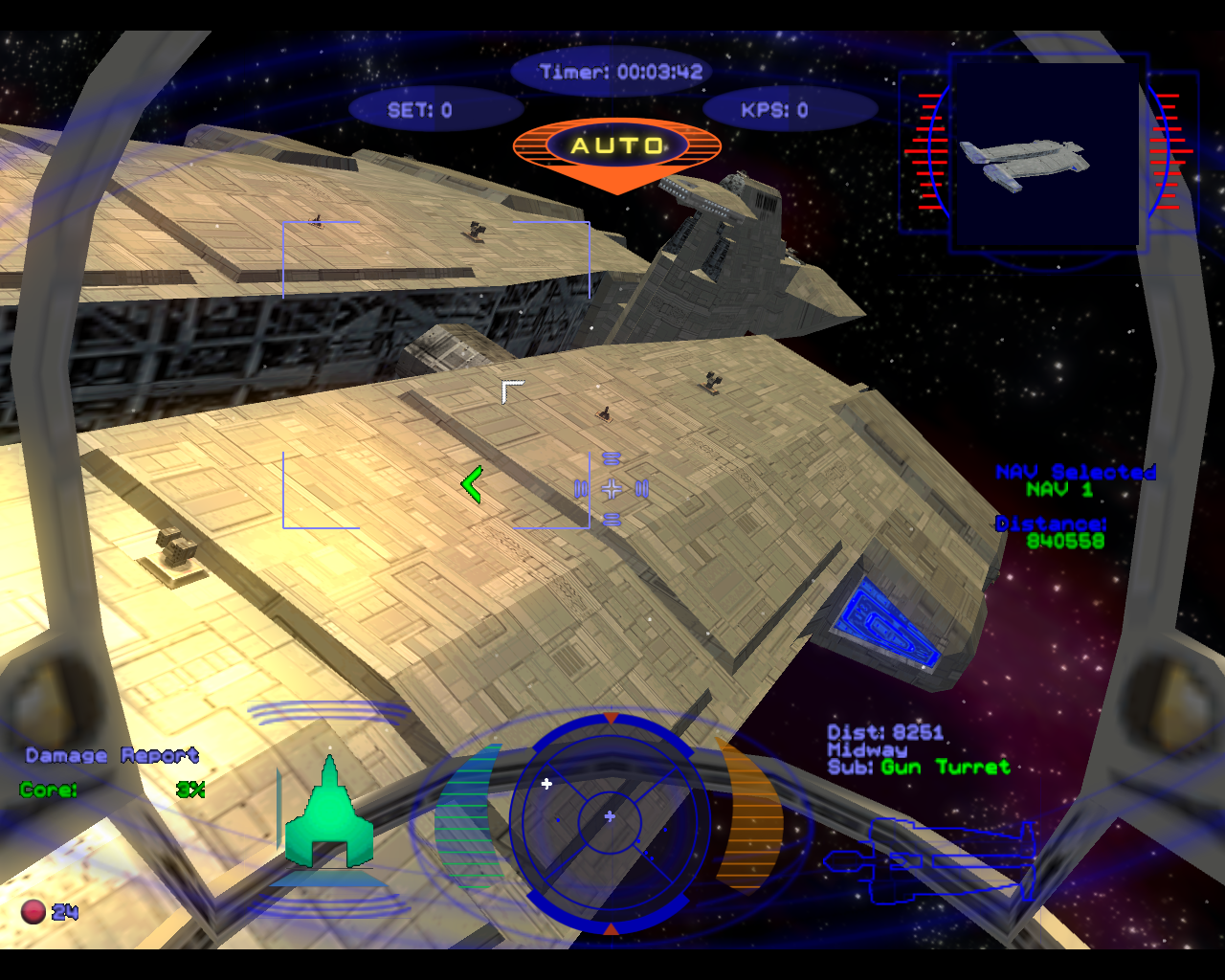The width and height of the screenshot is (1225, 980).
Task: Click the red missile ammo icon
Action: (x=33, y=912)
